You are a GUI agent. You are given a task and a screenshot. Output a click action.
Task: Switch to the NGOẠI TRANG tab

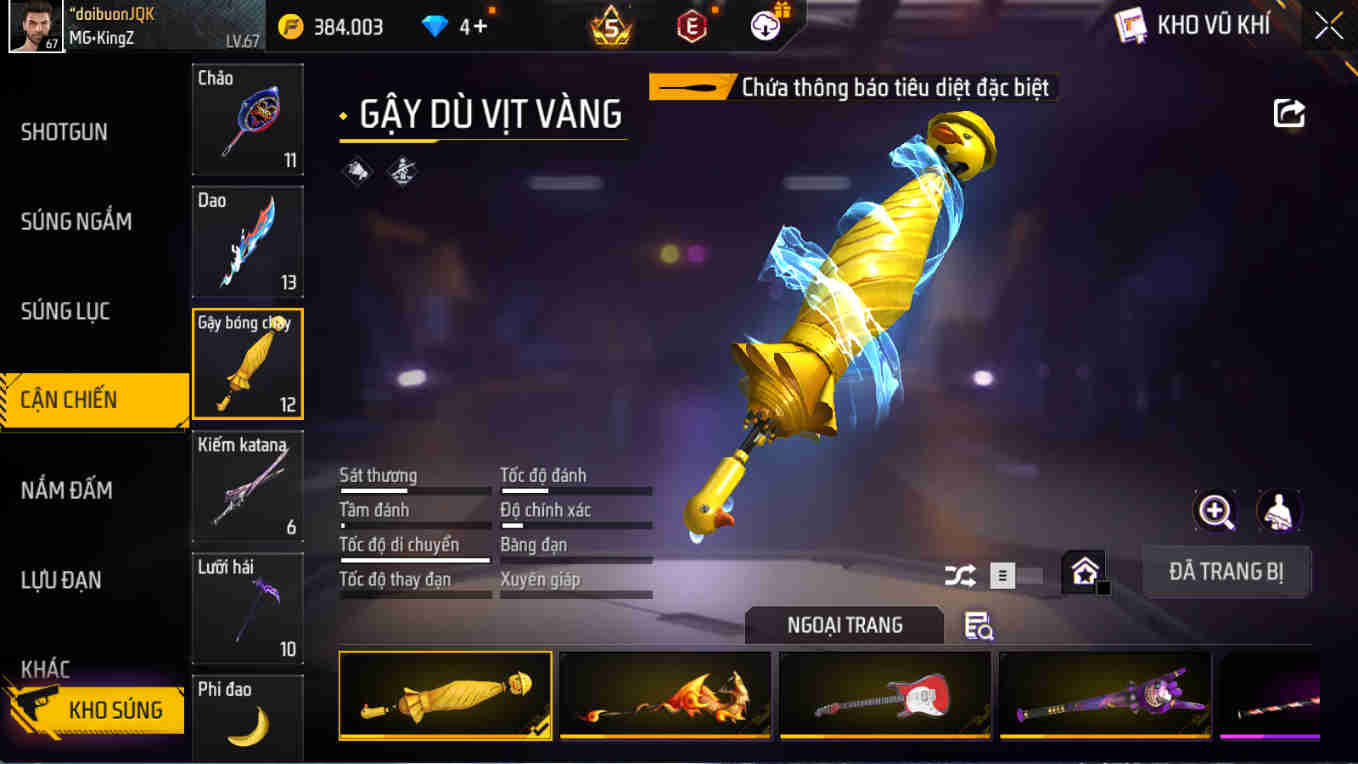coord(843,624)
